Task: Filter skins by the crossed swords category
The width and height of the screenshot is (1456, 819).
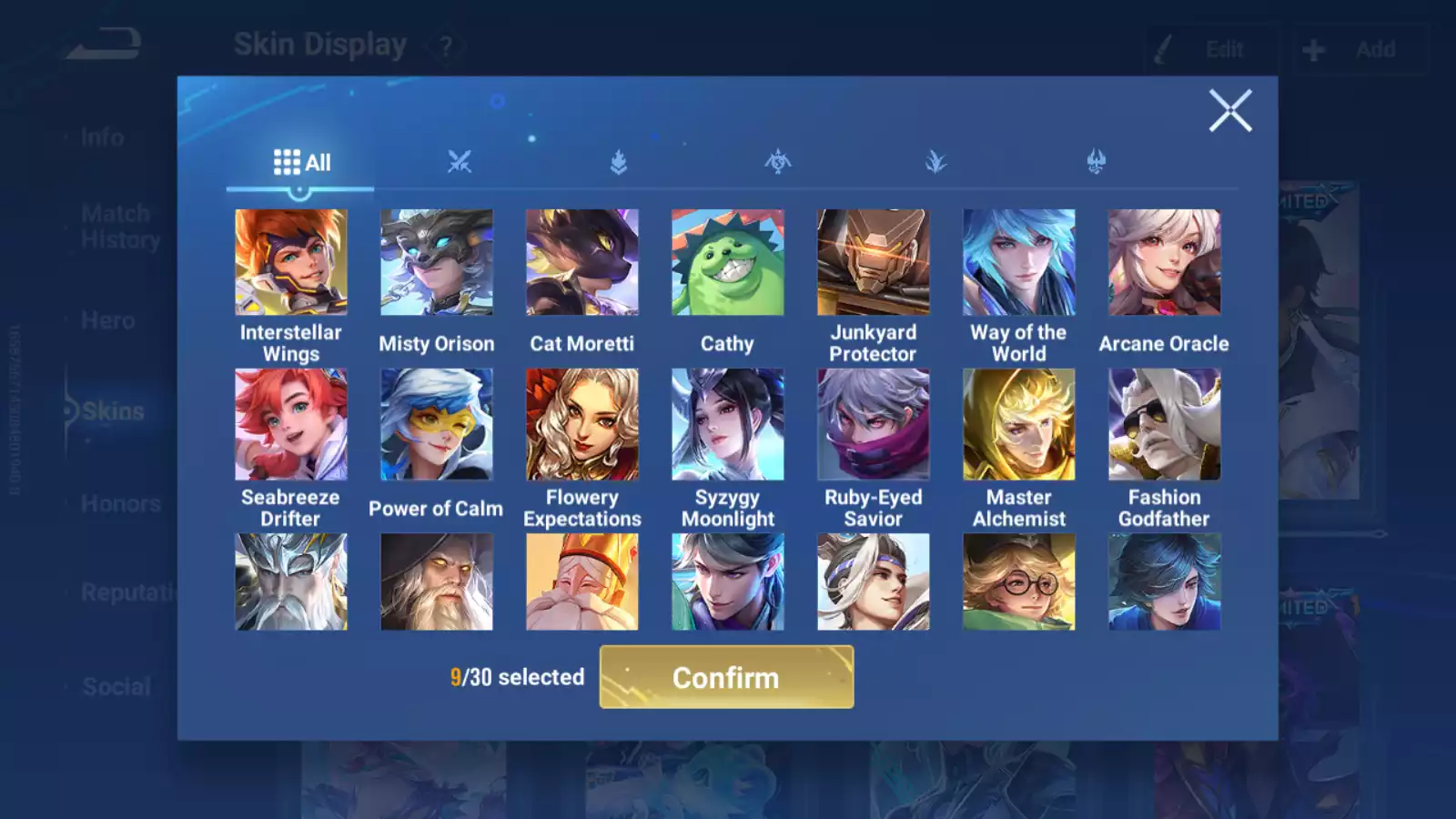Action: click(x=460, y=162)
